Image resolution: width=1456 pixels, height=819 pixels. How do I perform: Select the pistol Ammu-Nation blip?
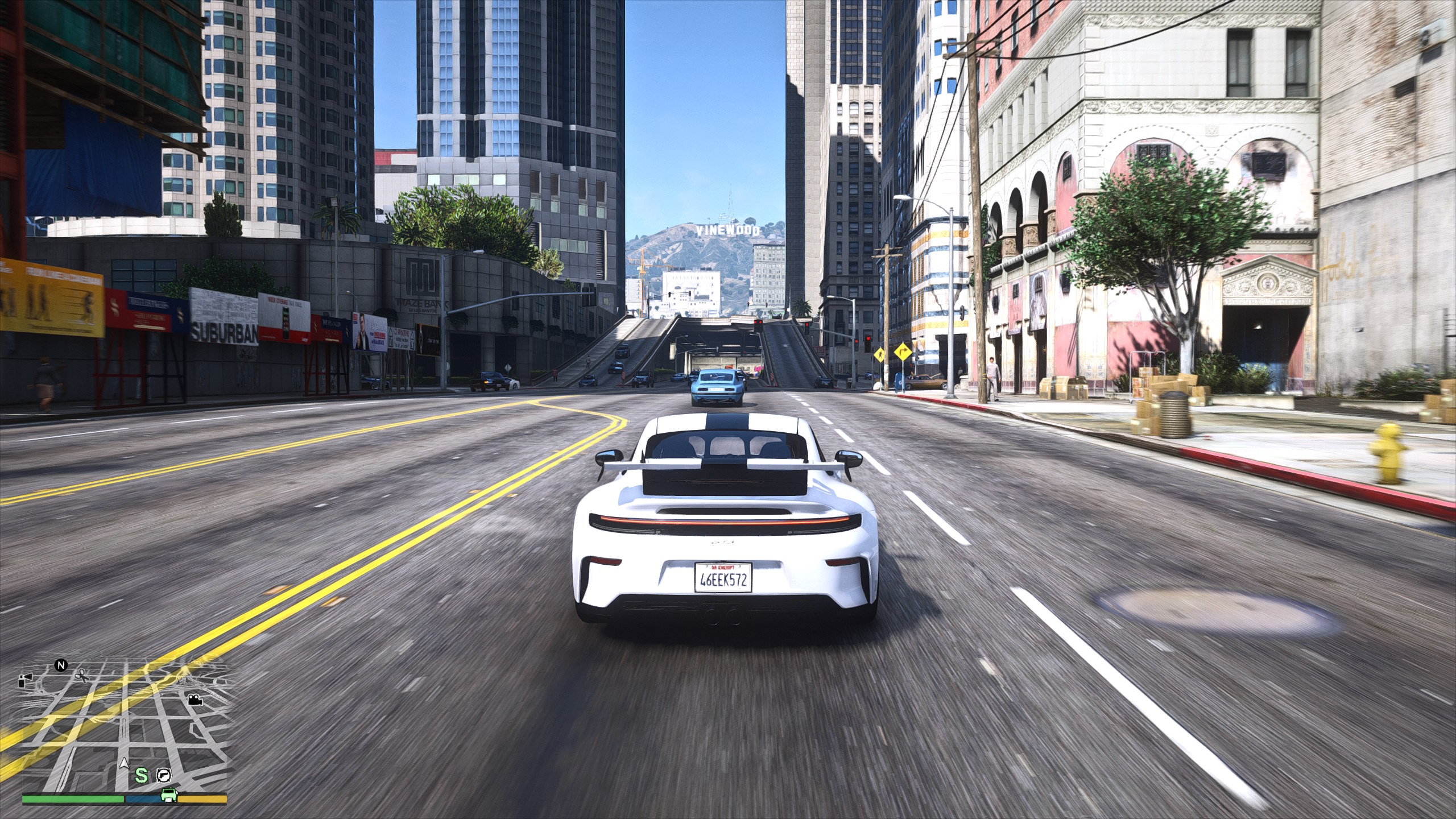click(164, 775)
